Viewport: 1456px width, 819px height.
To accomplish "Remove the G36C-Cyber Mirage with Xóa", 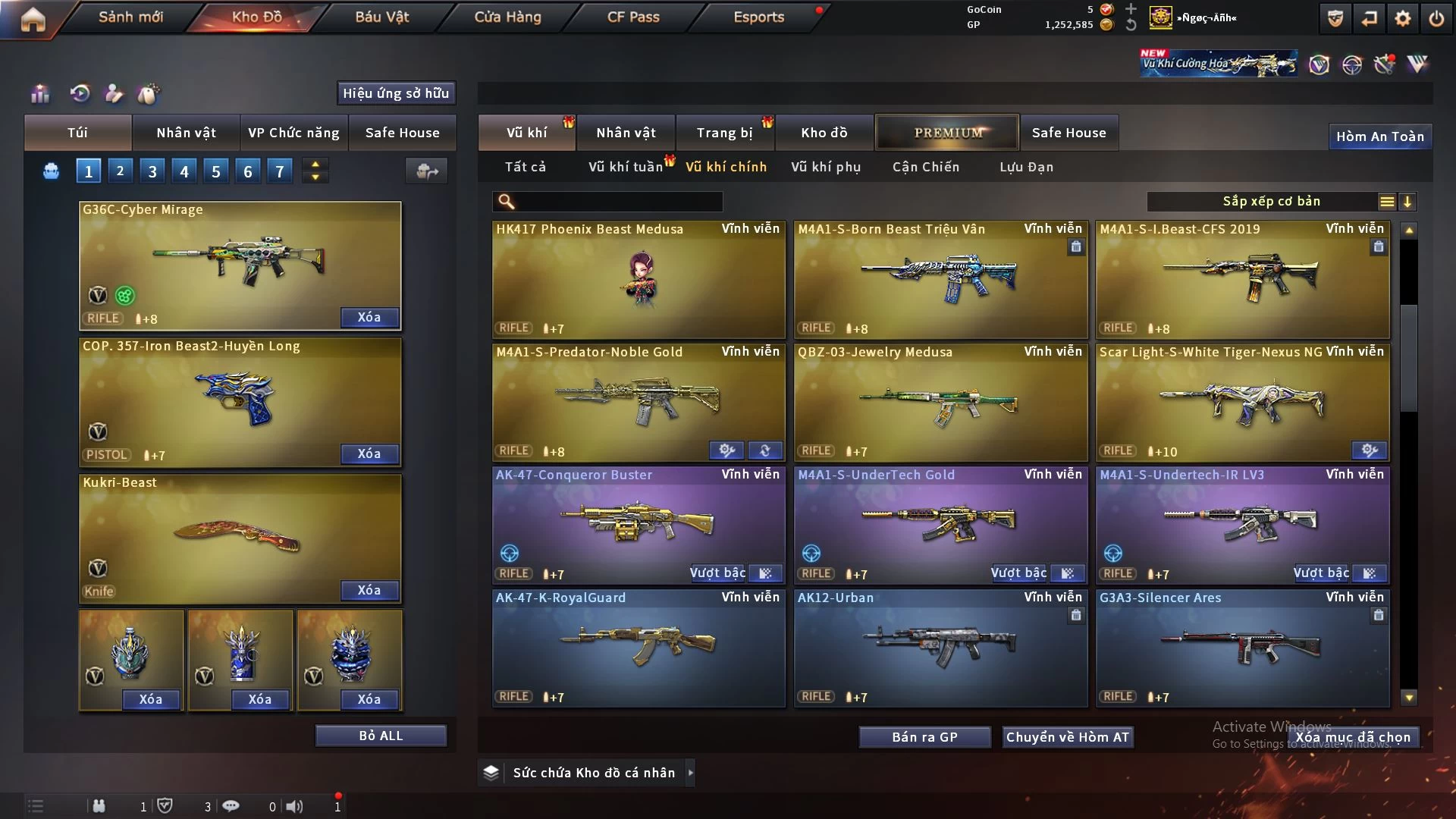I will pos(369,317).
